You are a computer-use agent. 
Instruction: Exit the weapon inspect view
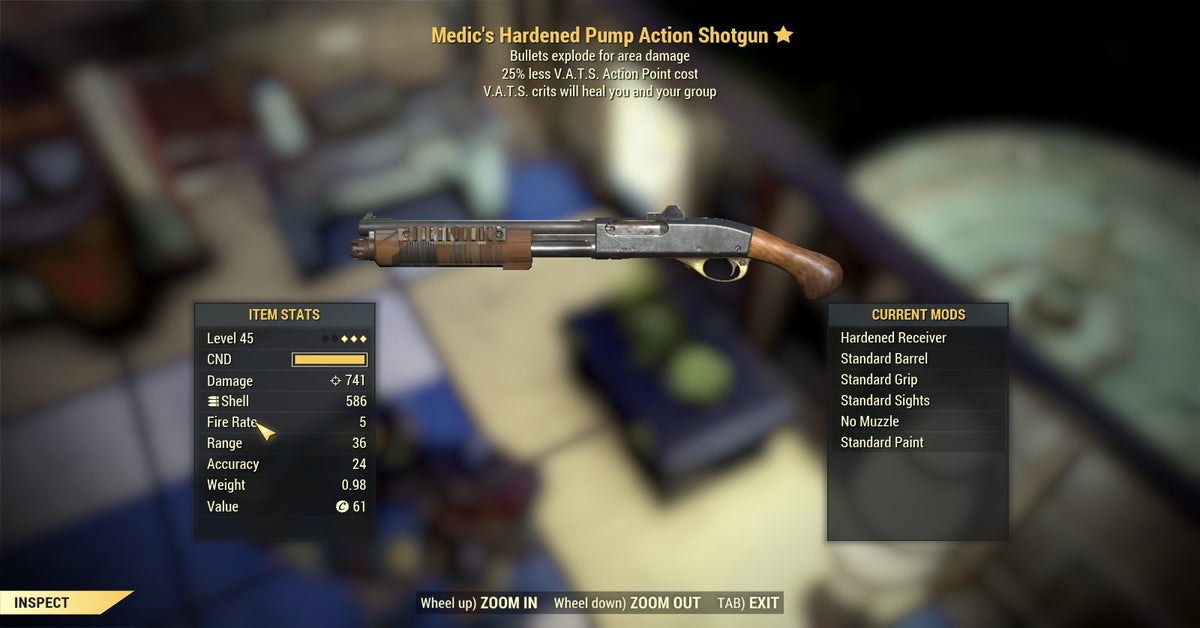tap(748, 603)
